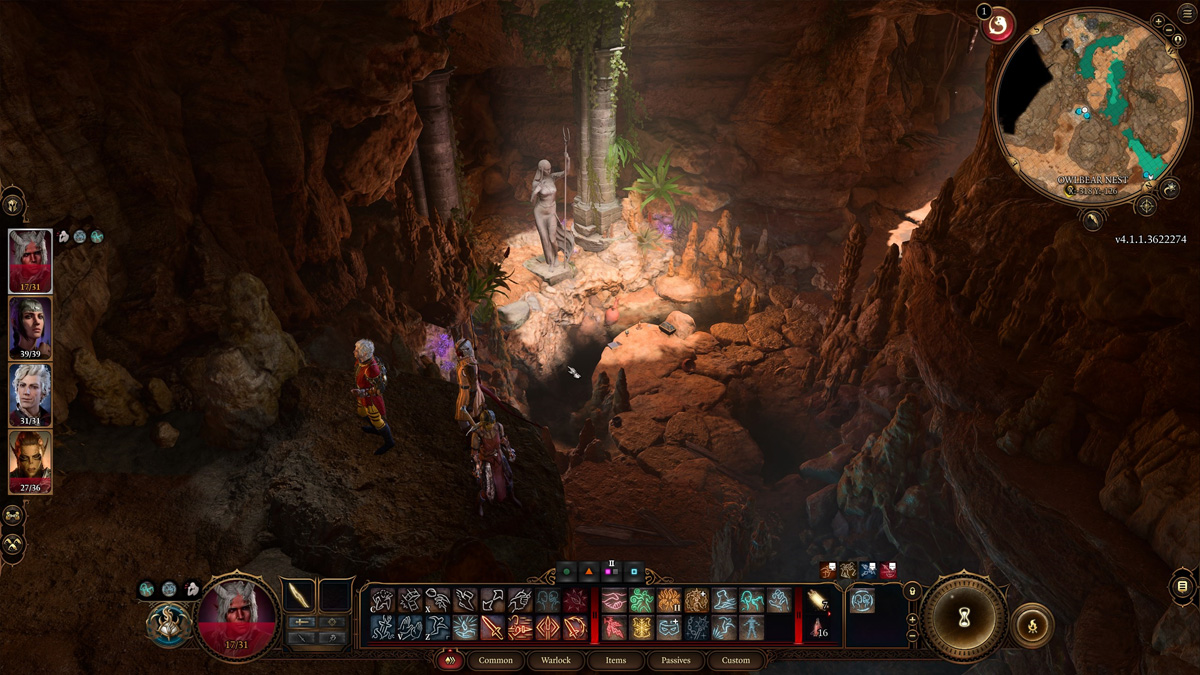This screenshot has width=1200, height=675.
Task: Open the game menu hamburger button
Action: pos(1186,12)
